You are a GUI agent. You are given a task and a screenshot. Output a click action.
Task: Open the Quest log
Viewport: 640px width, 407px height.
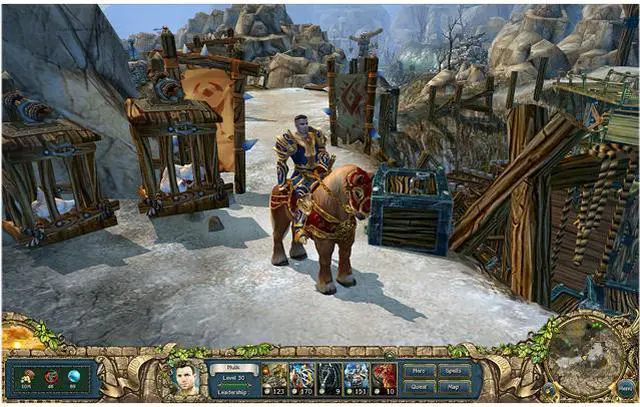tap(419, 387)
